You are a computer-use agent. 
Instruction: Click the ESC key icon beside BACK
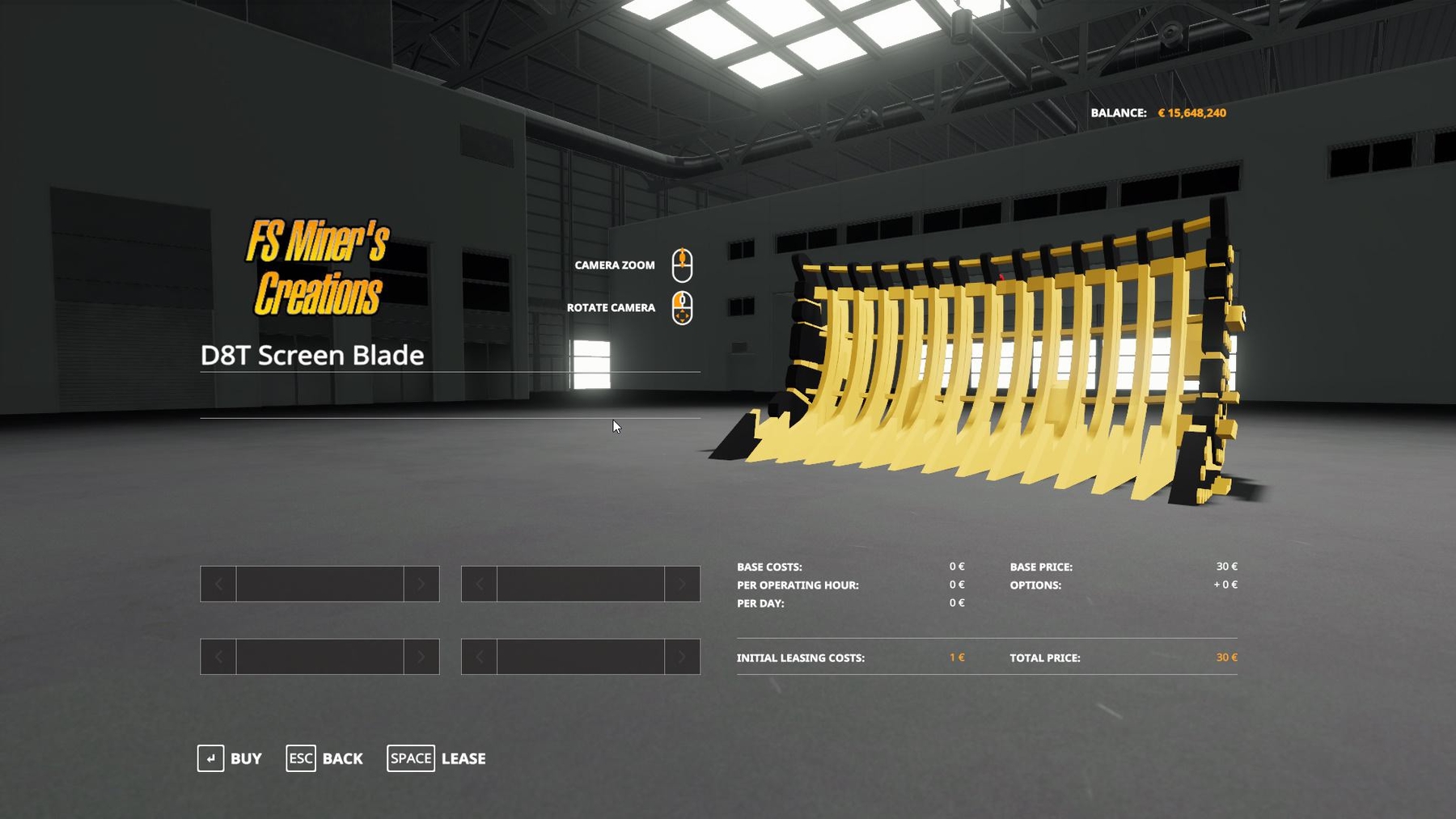(x=301, y=758)
